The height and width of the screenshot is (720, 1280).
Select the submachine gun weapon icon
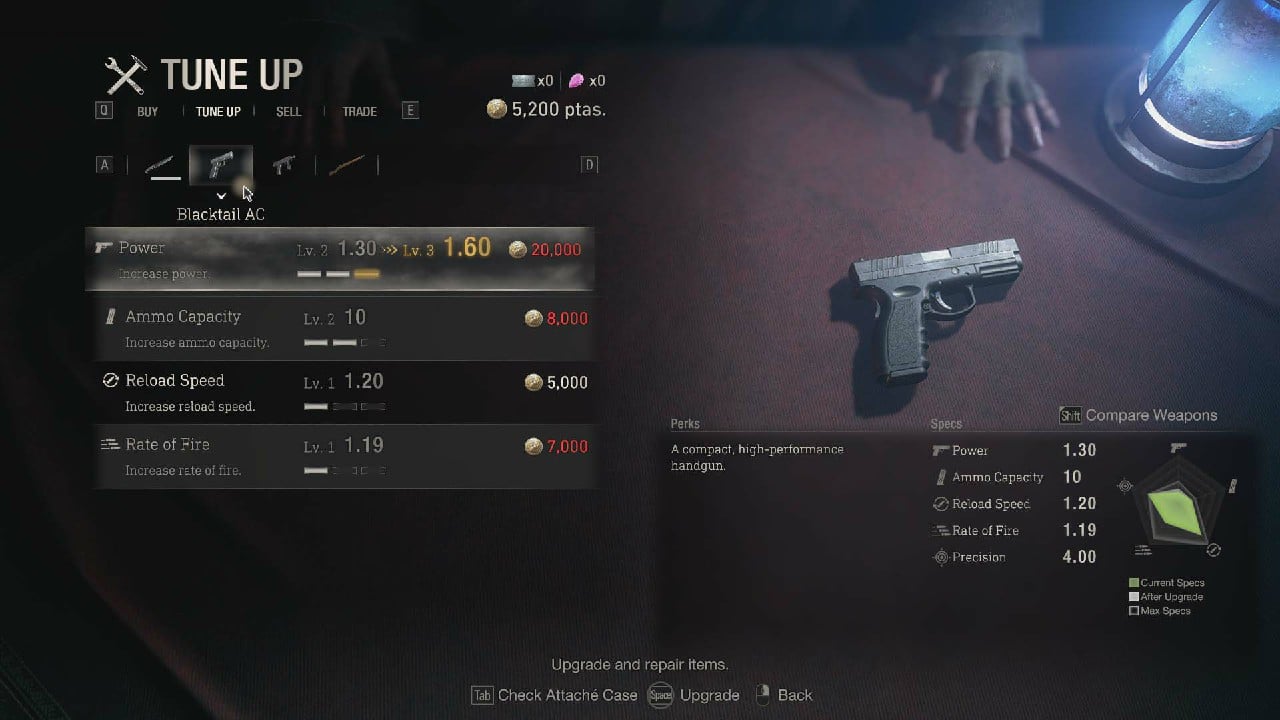coord(284,166)
